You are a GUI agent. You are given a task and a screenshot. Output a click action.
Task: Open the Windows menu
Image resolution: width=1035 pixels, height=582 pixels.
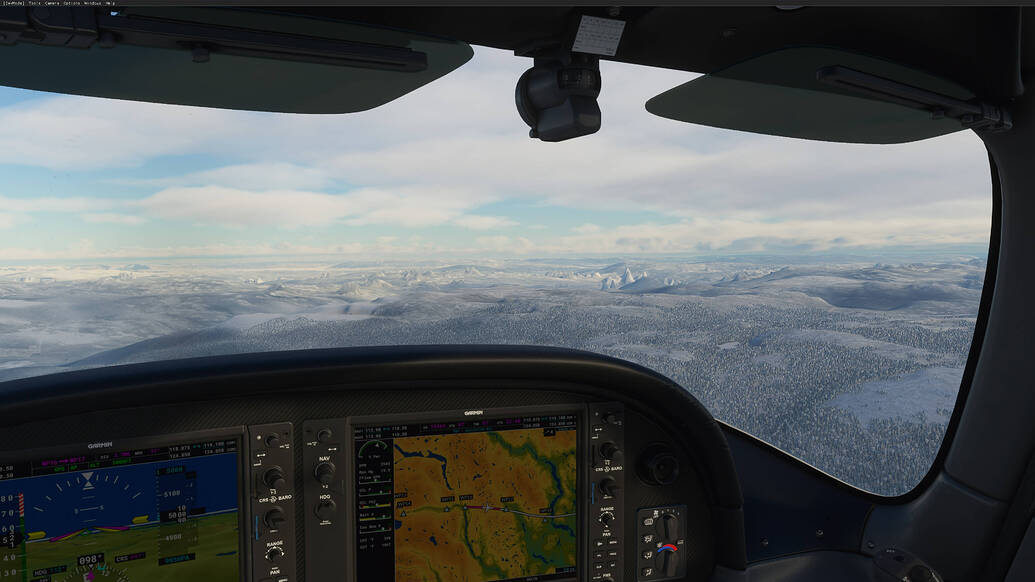coord(93,3)
